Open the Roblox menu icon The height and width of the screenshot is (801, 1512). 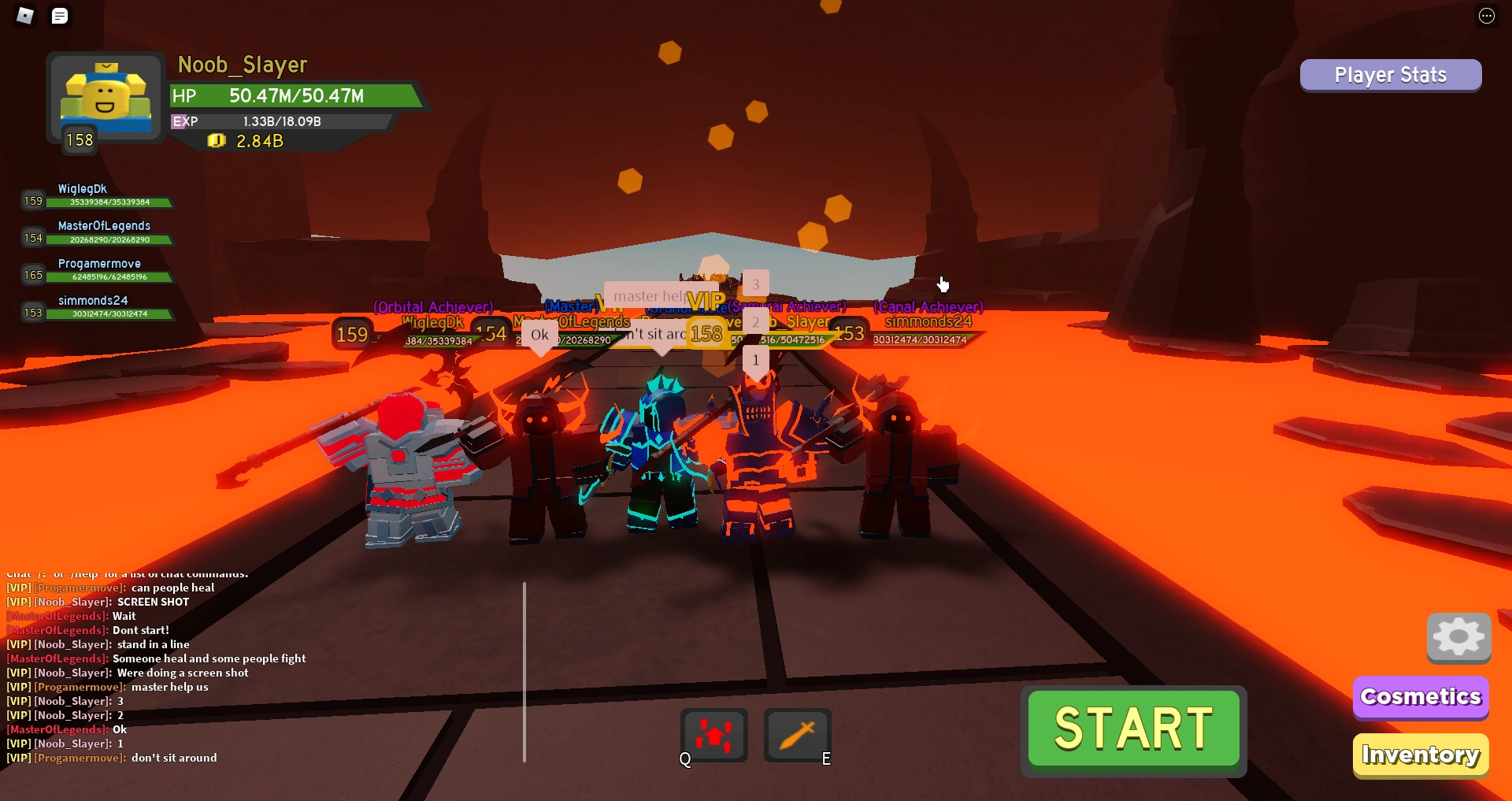(24, 16)
